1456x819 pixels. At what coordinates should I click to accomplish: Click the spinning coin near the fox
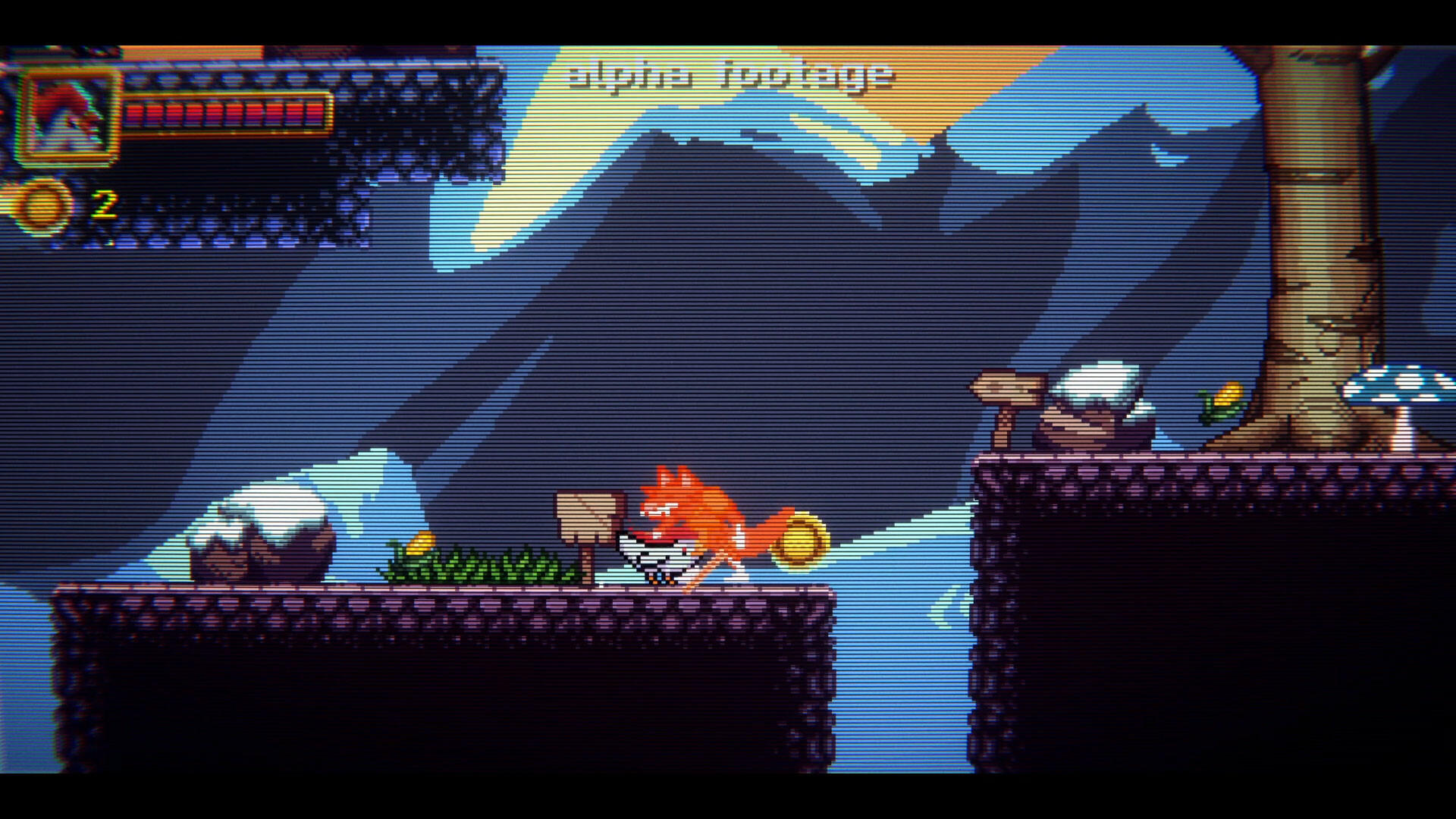(800, 538)
